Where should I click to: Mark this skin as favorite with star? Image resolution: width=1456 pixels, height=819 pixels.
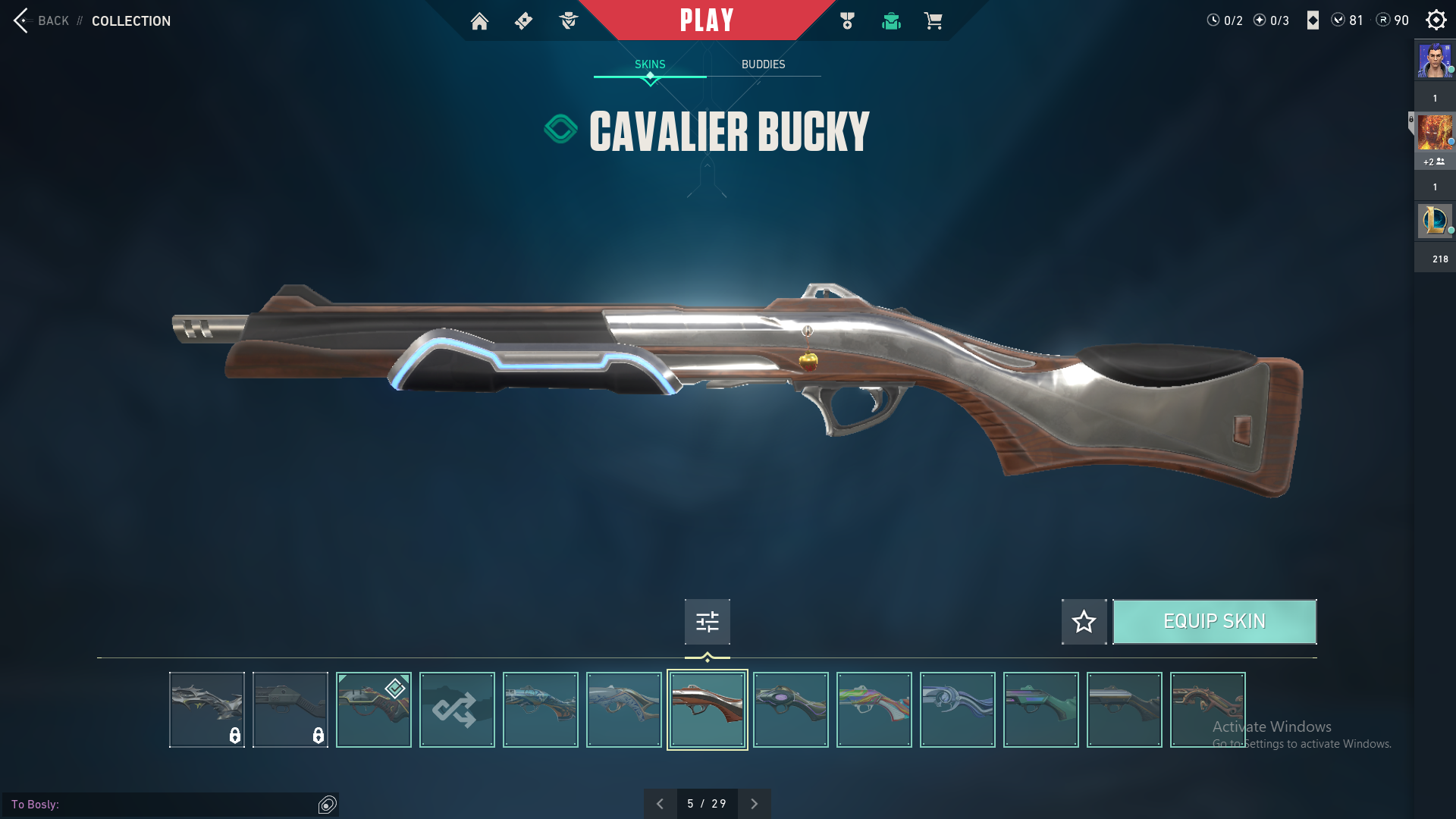click(x=1084, y=622)
